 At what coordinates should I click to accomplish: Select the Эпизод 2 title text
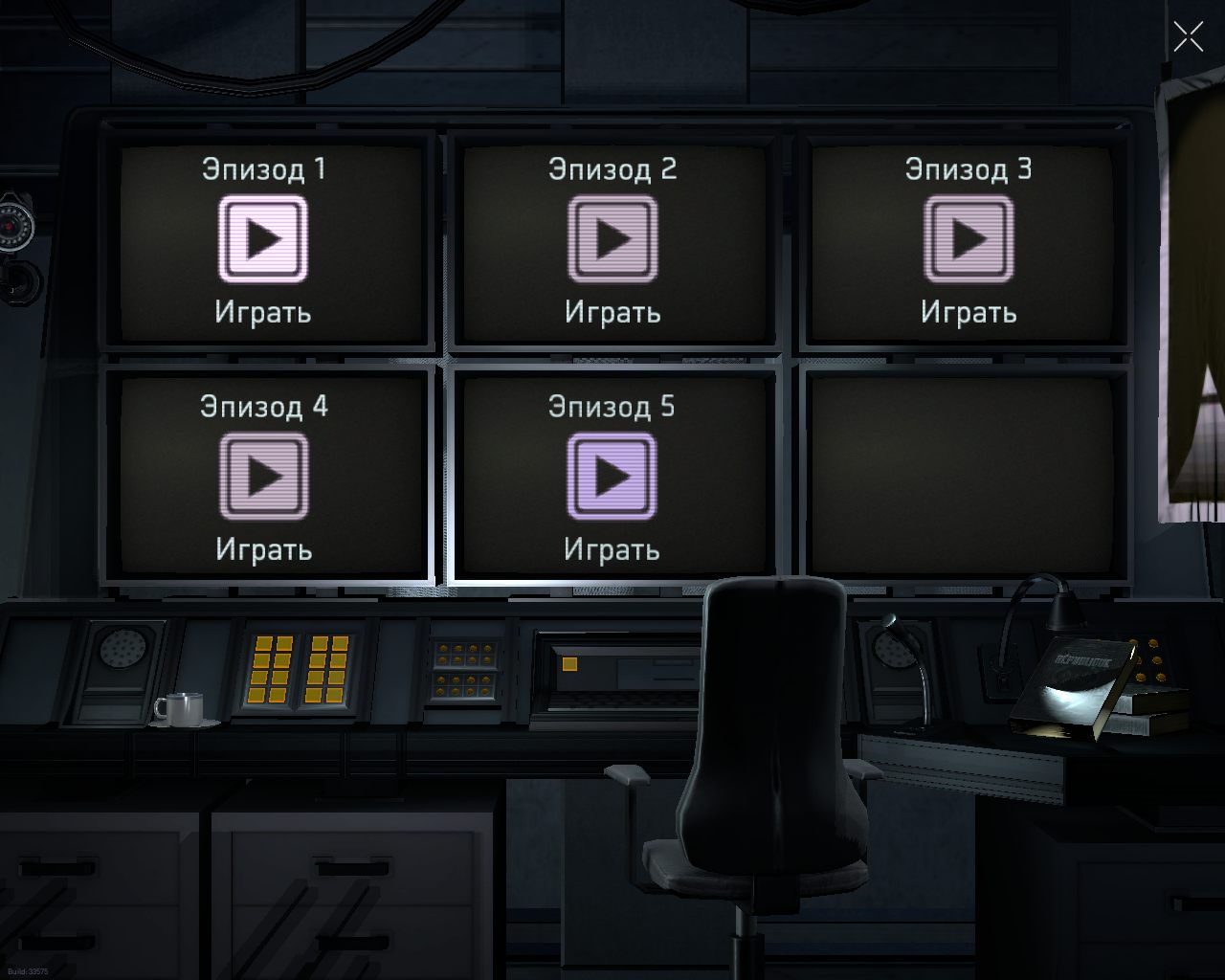pos(612,169)
